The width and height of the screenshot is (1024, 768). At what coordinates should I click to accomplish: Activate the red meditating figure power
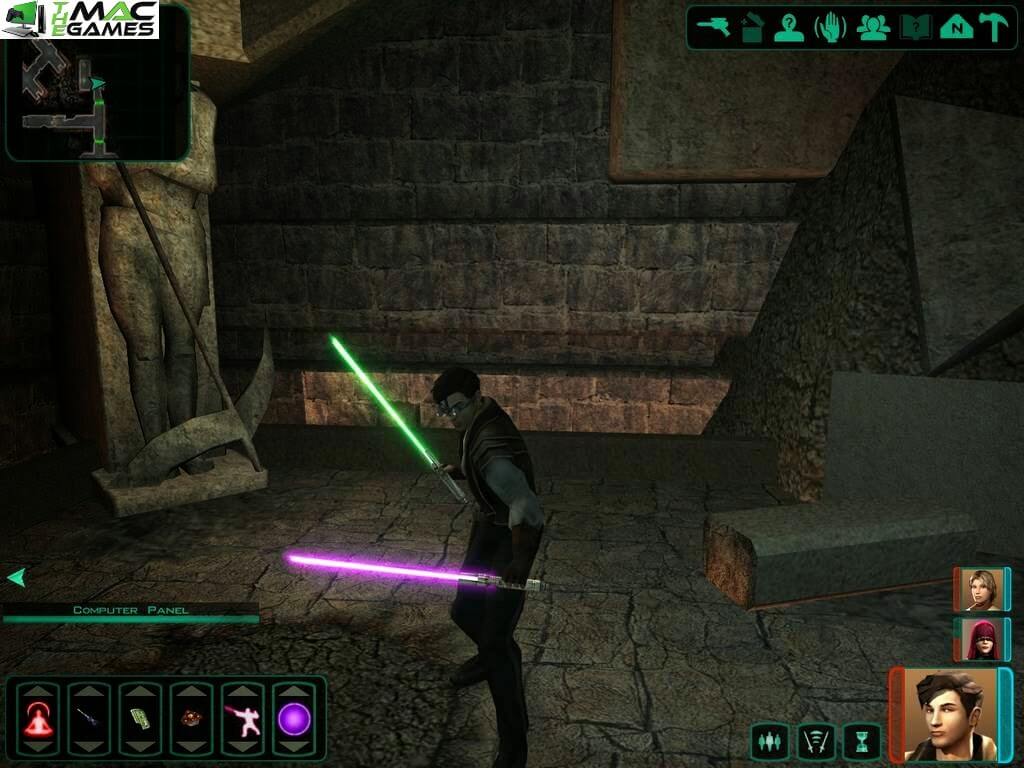pyautogui.click(x=38, y=719)
